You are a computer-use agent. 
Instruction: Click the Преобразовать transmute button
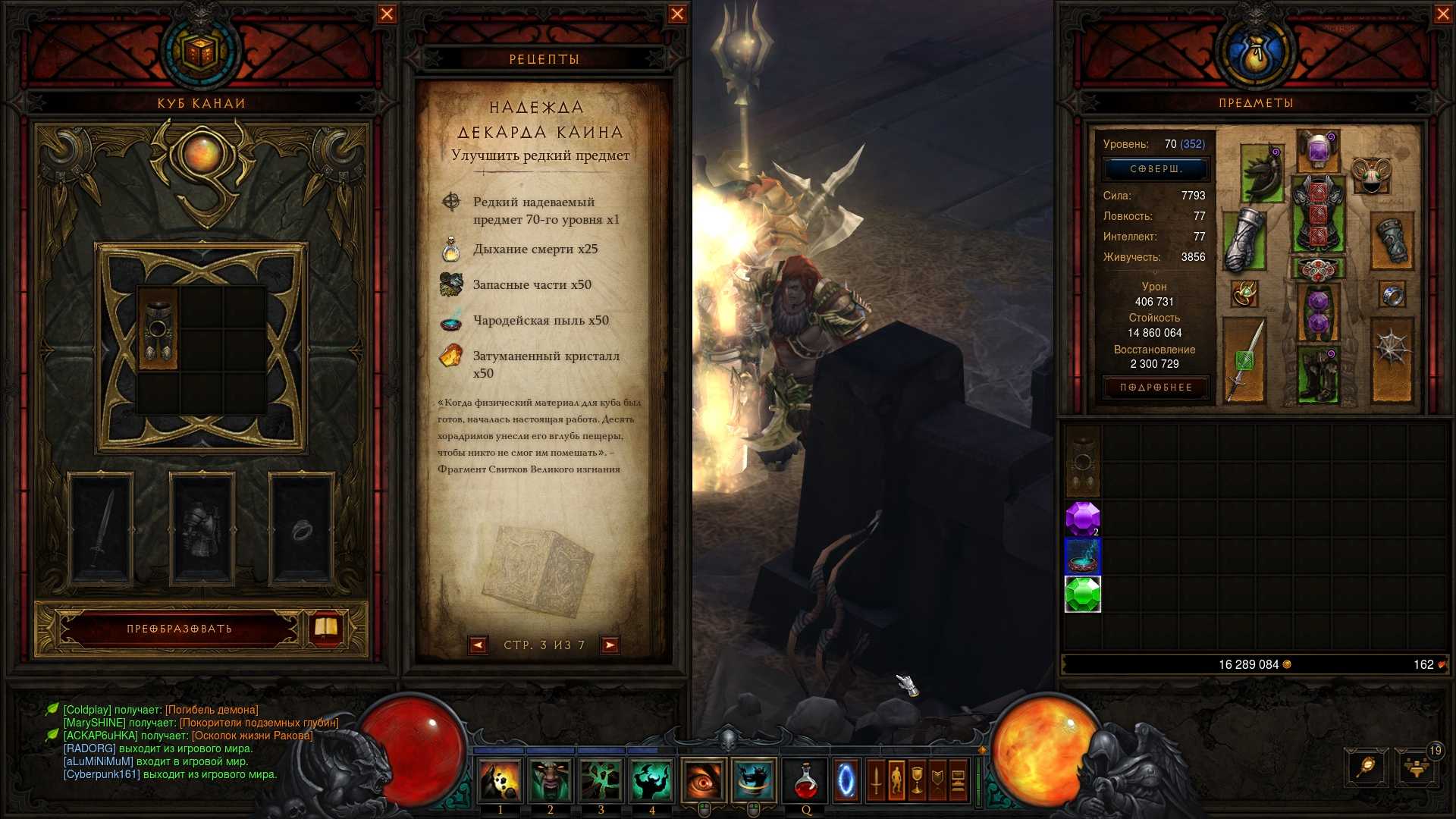point(180,629)
